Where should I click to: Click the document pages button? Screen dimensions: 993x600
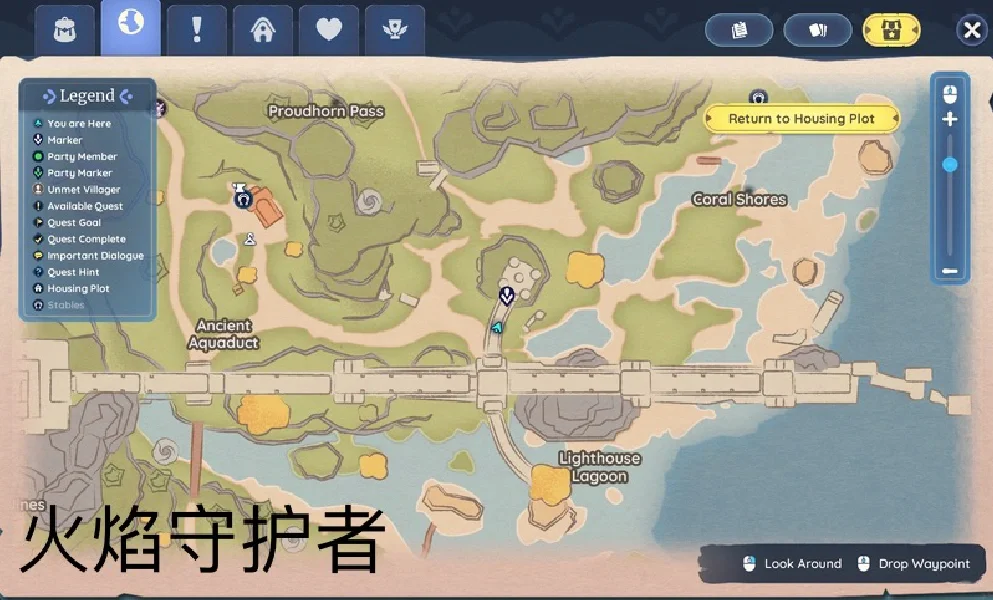point(739,30)
